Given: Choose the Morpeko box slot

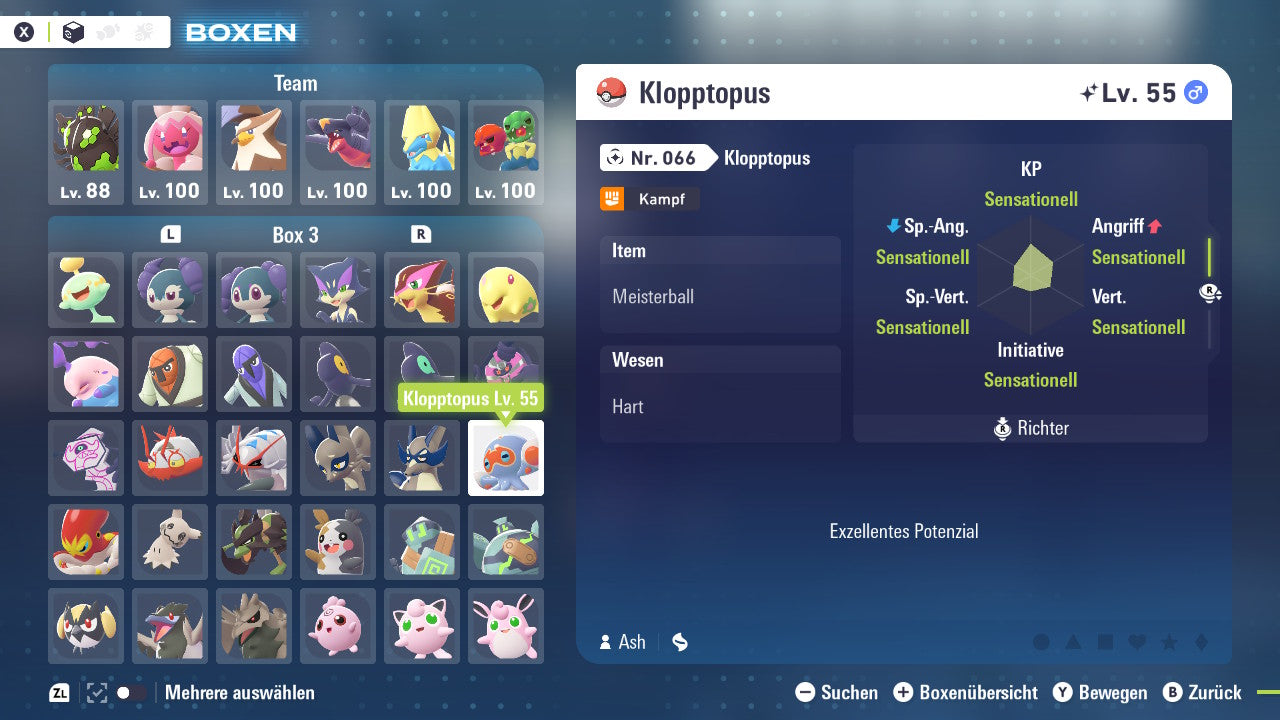Looking at the screenshot, I should pyautogui.click(x=338, y=542).
